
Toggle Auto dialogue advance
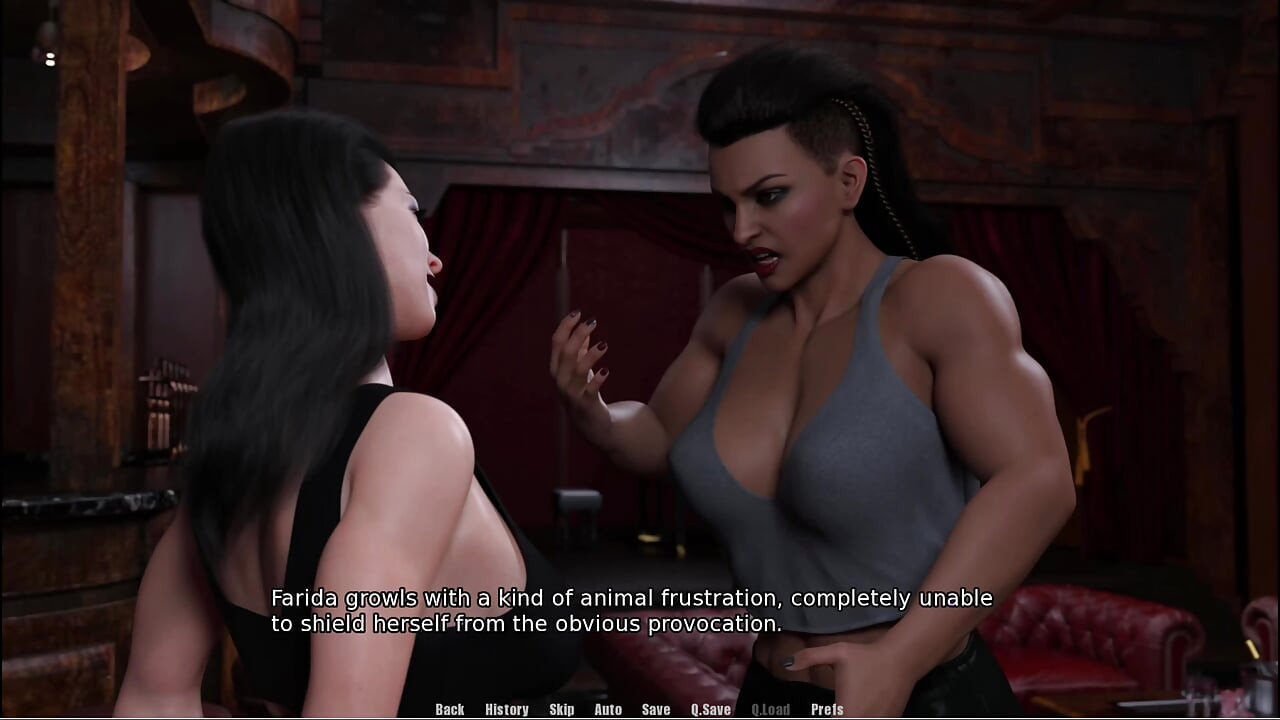608,709
